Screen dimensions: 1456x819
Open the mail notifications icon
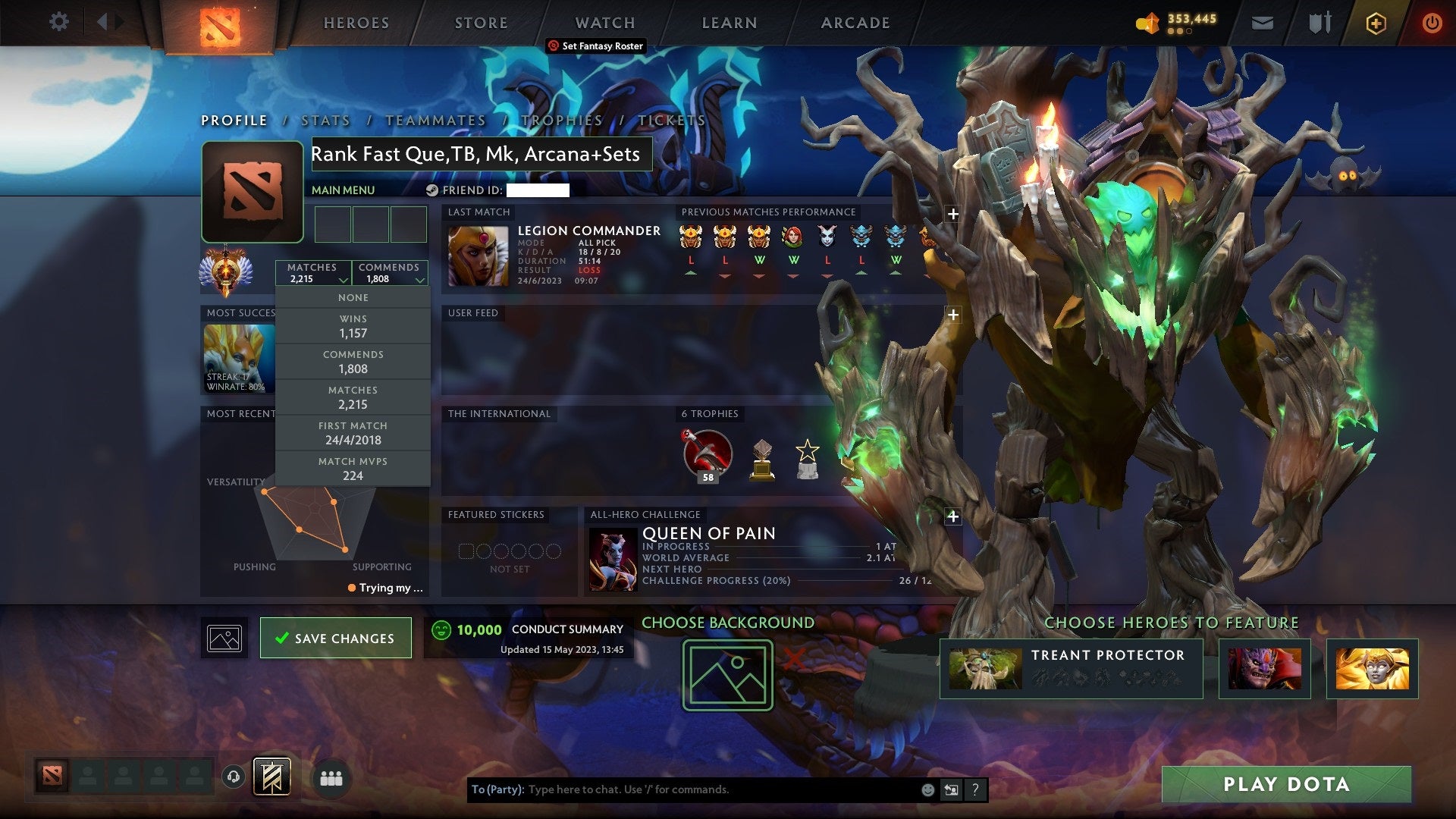coord(1263,23)
